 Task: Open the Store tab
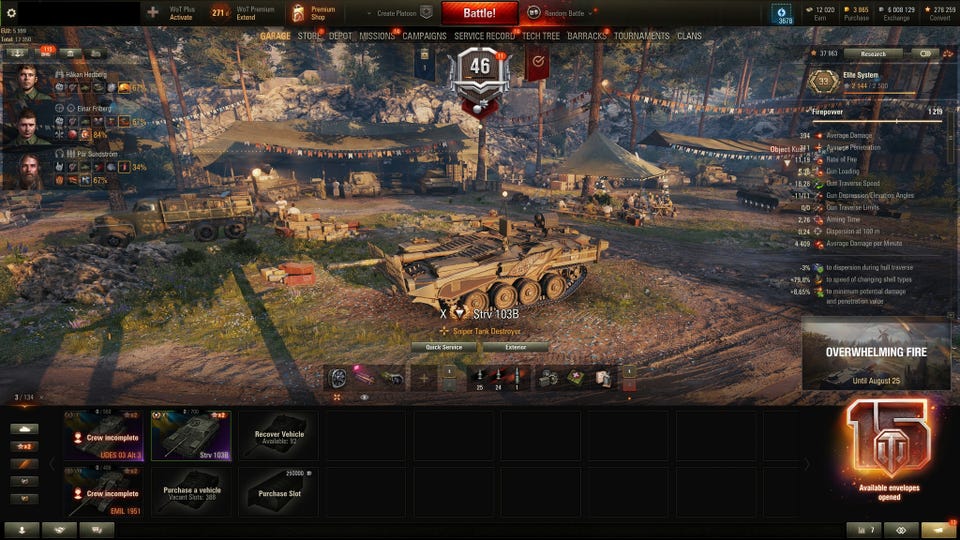tap(310, 36)
